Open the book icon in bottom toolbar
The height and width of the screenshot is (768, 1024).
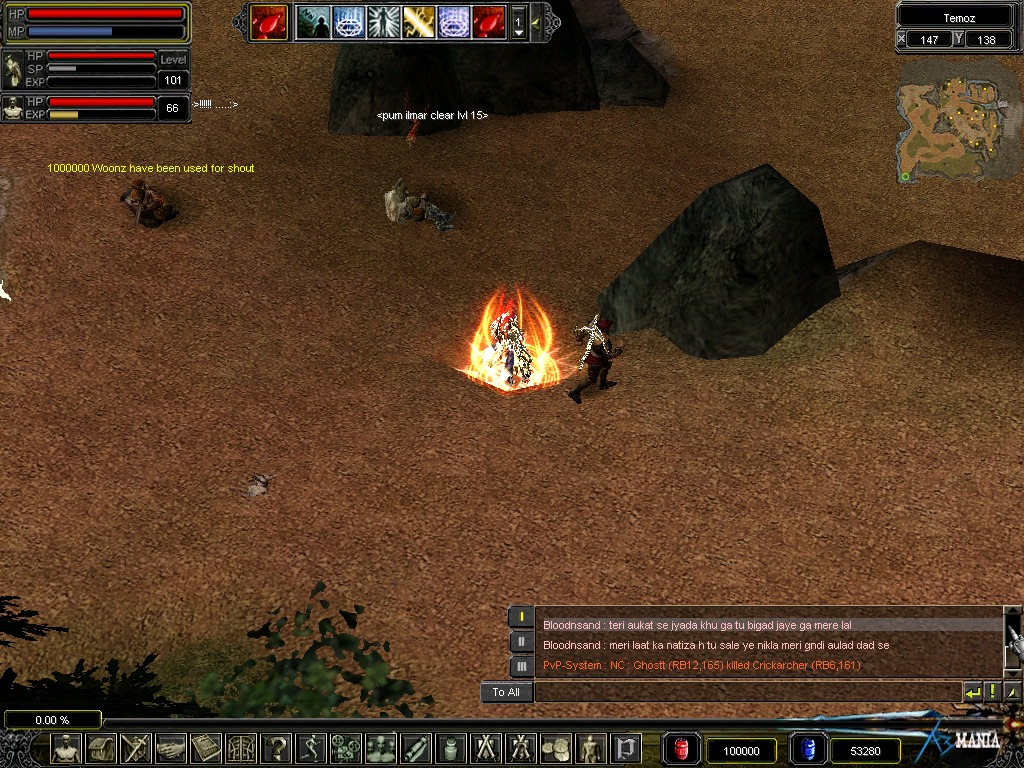pyautogui.click(x=206, y=748)
